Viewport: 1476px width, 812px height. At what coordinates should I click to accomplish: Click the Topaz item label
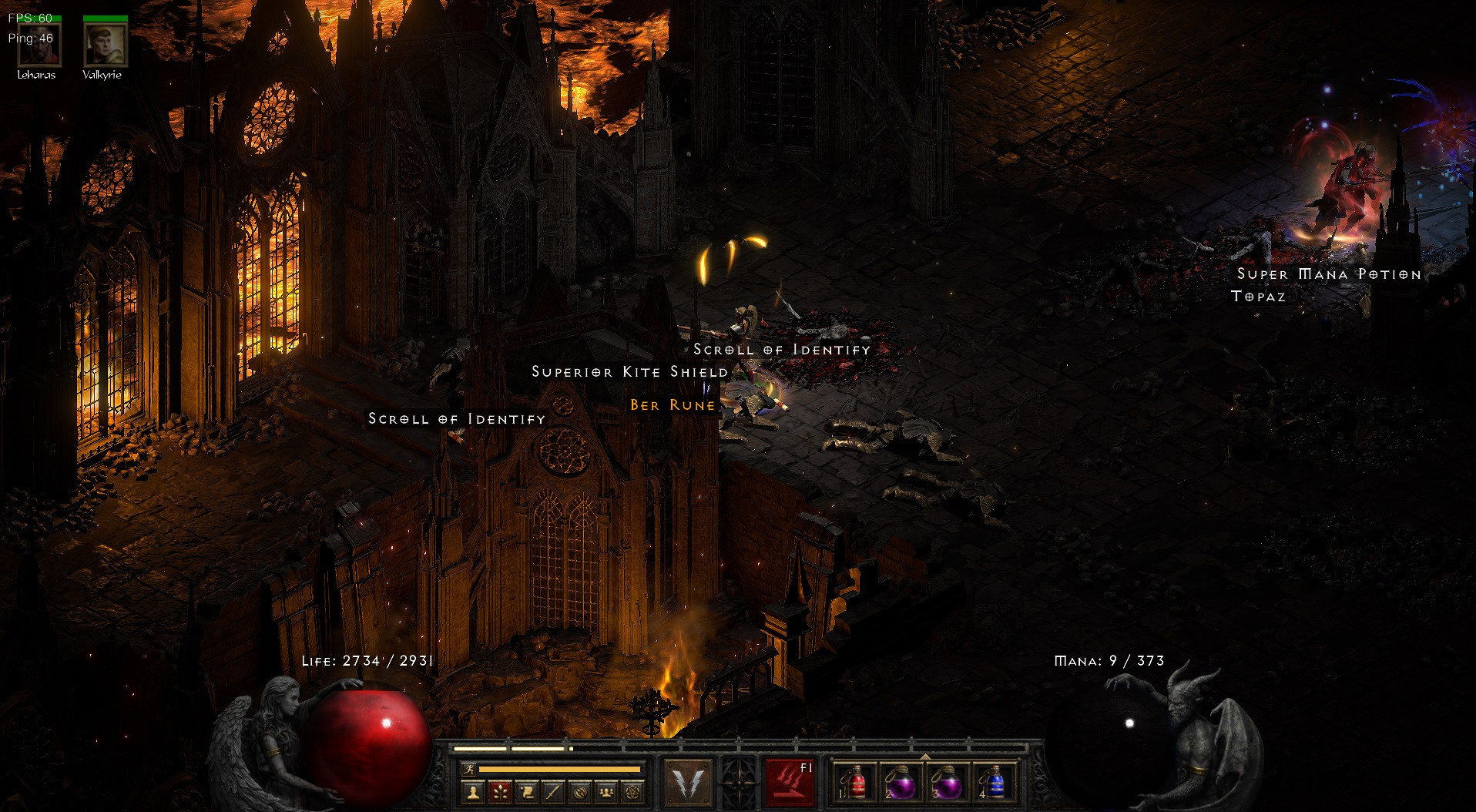(1259, 296)
